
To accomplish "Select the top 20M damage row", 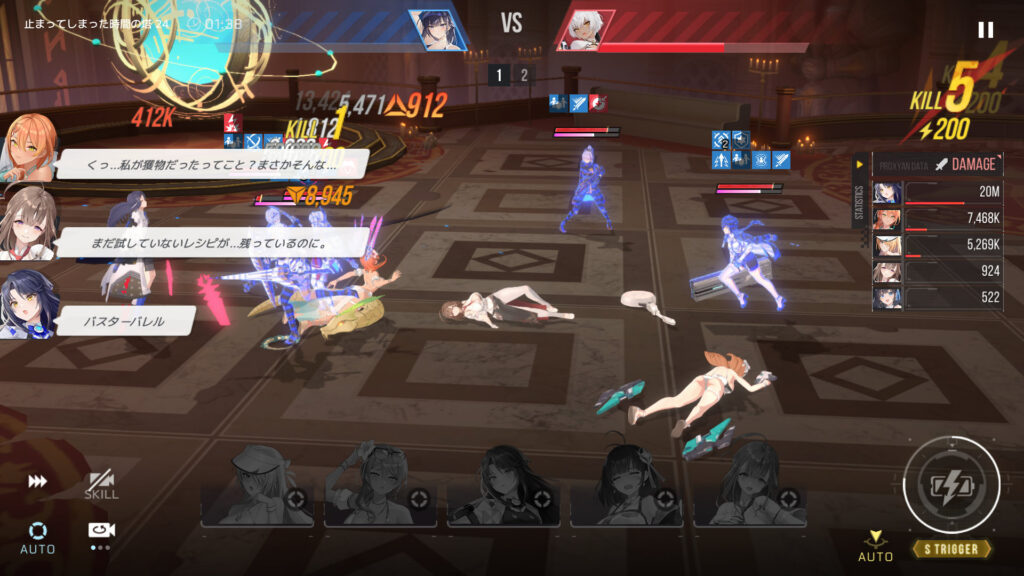I will click(938, 193).
